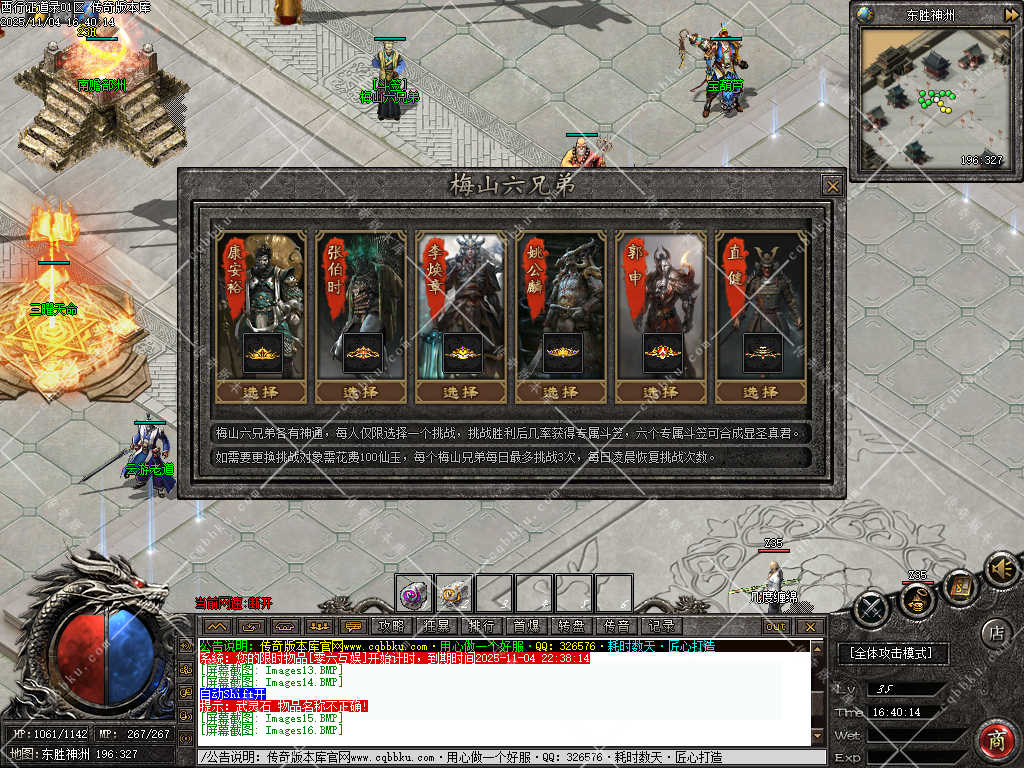Screen dimensions: 1024x768
Task: Show the 排行 ranking list
Action: [x=481, y=627]
